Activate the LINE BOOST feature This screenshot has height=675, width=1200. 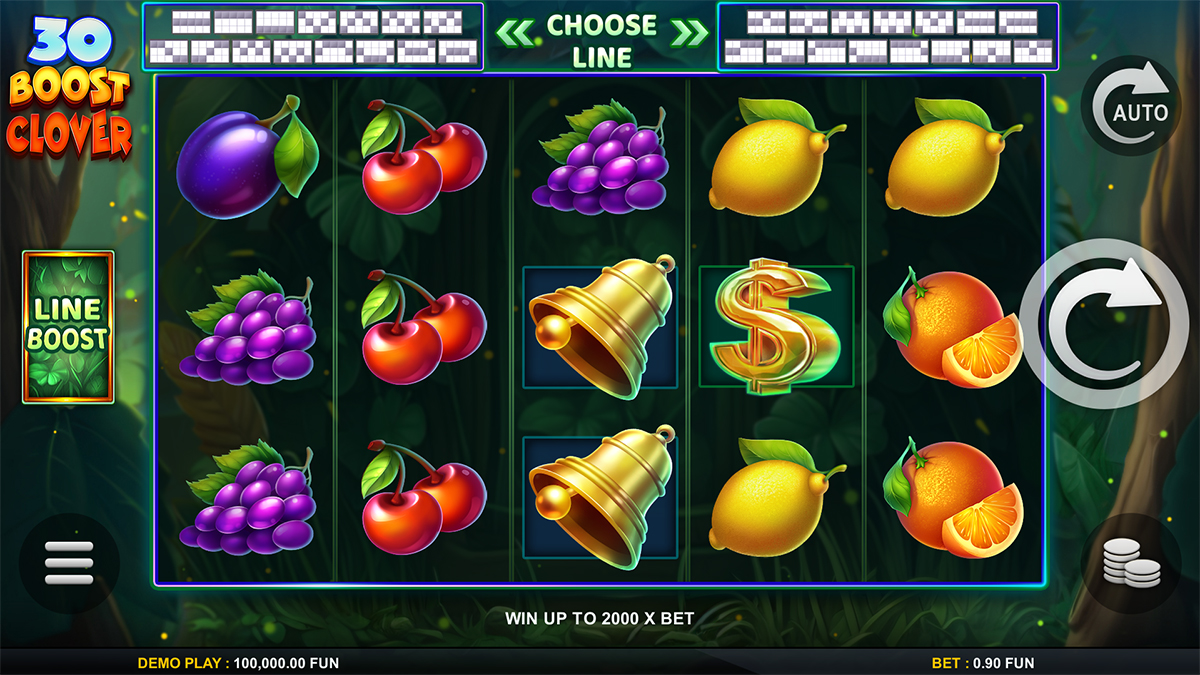tap(68, 327)
